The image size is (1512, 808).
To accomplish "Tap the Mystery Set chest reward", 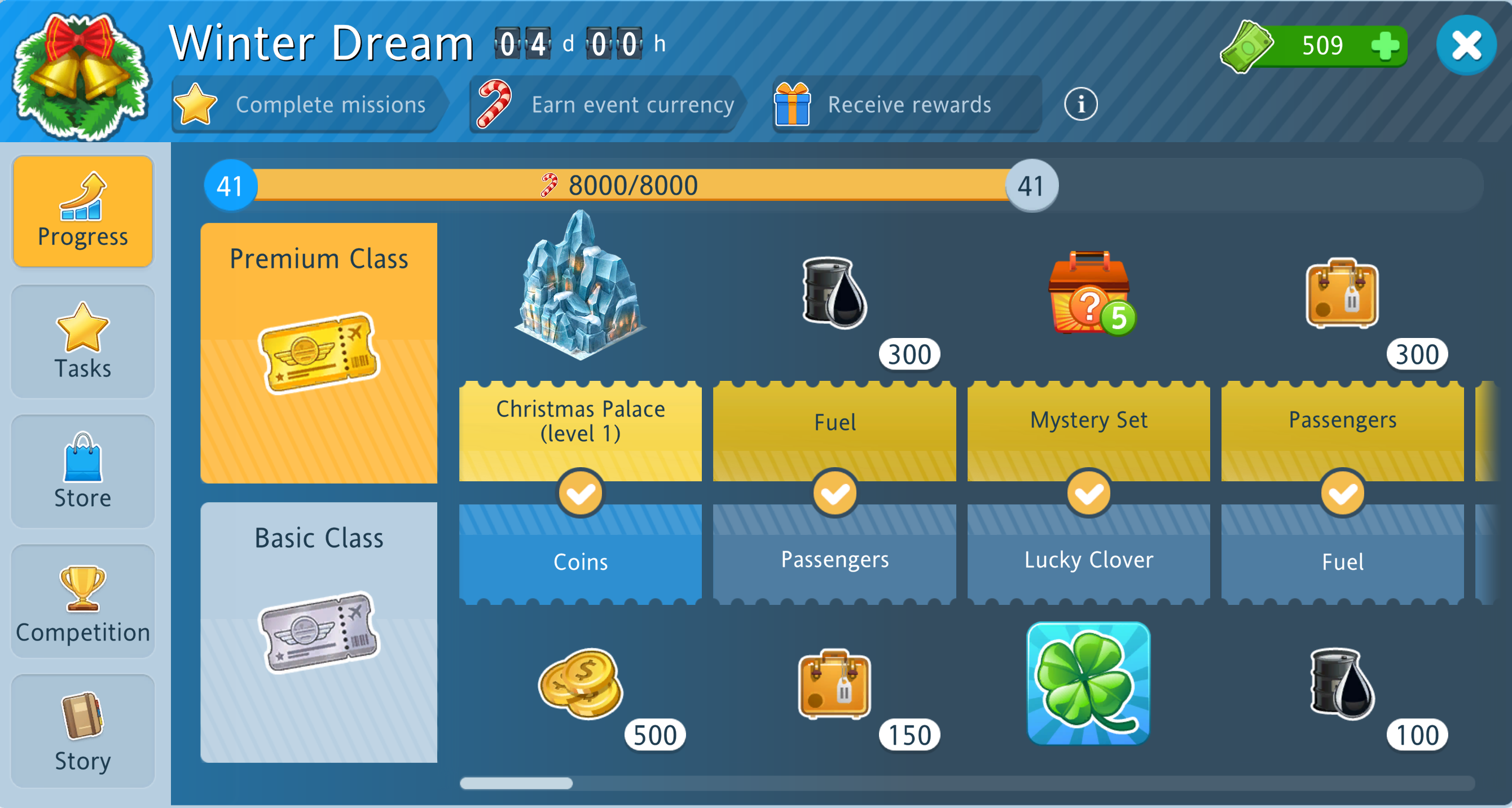I will pyautogui.click(x=1089, y=293).
